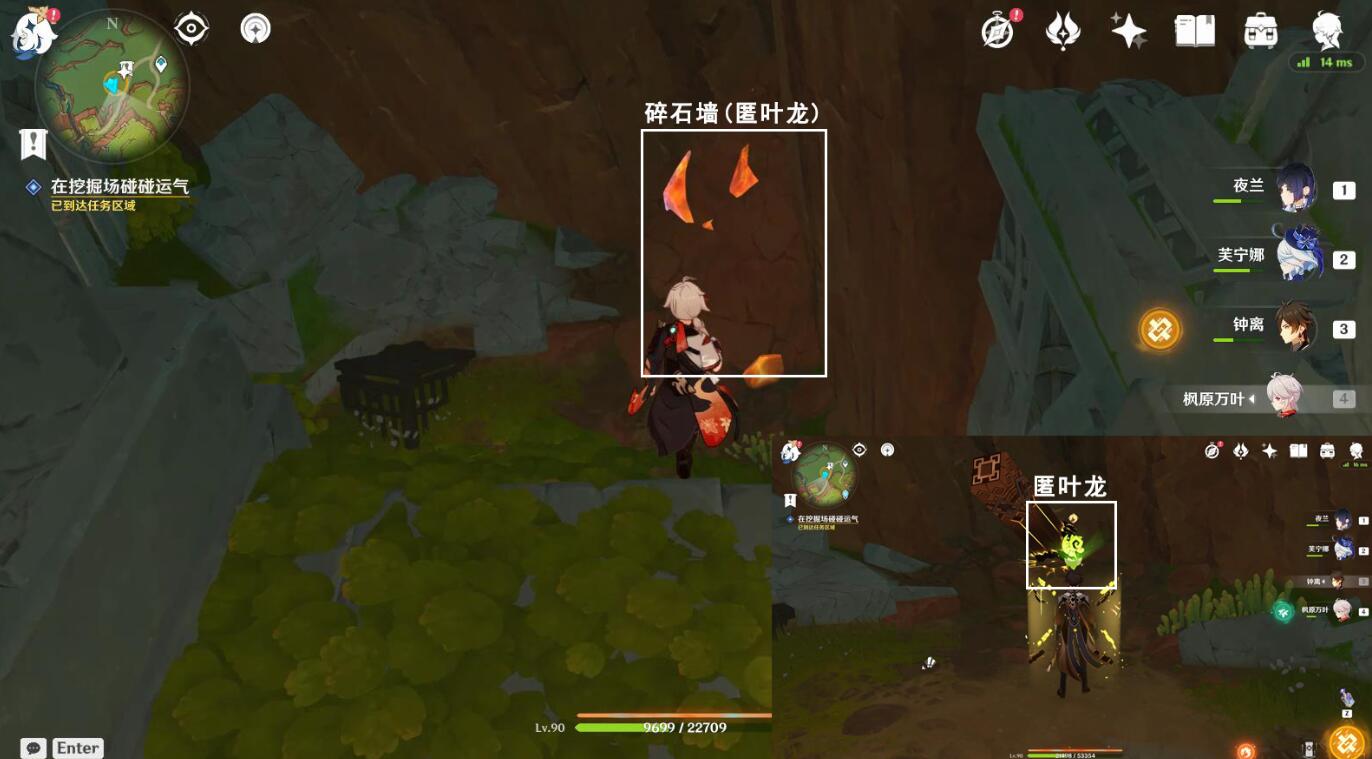This screenshot has width=1372, height=759.
Task: Toggle the navigation compass beside the minimap
Action: pos(255,28)
